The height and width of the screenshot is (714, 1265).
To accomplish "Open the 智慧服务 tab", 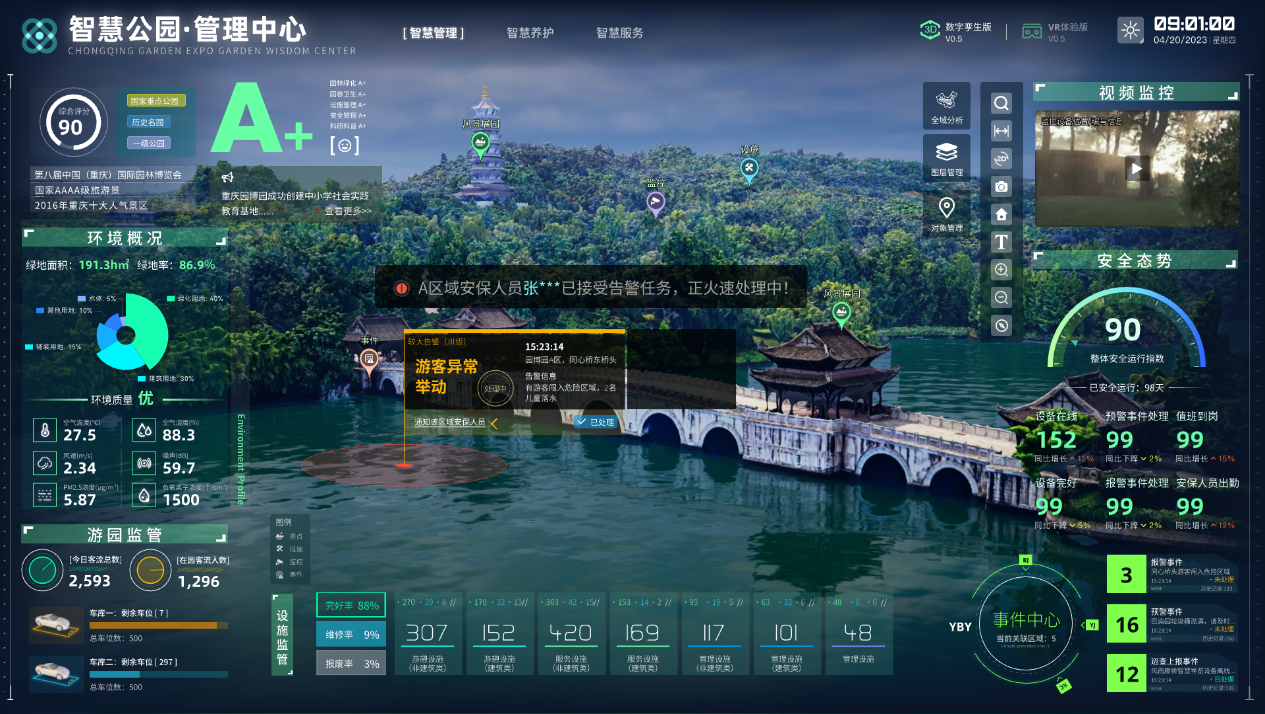I will (620, 33).
